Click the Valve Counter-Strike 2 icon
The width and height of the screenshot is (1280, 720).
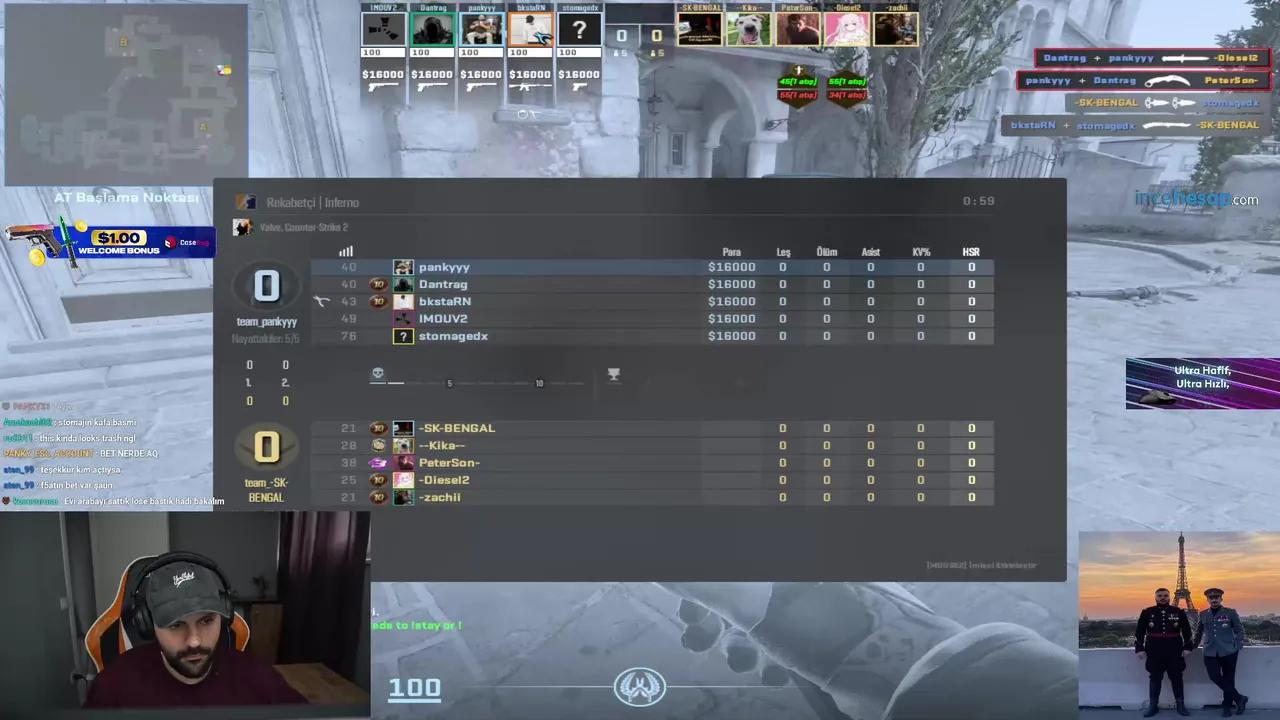click(x=242, y=227)
